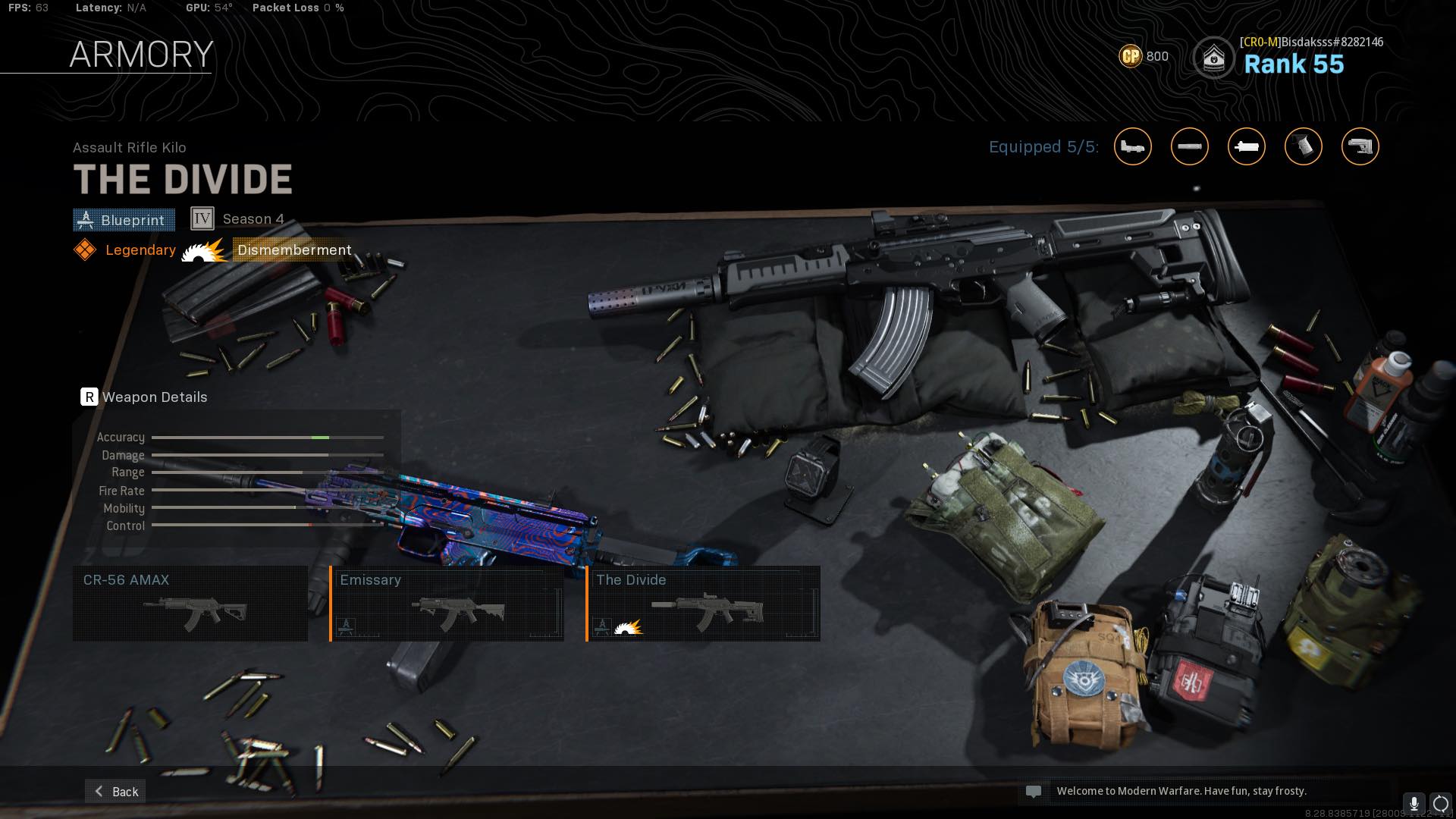Click the Legendary rarity diamond icon
The width and height of the screenshot is (1456, 819).
tap(85, 249)
